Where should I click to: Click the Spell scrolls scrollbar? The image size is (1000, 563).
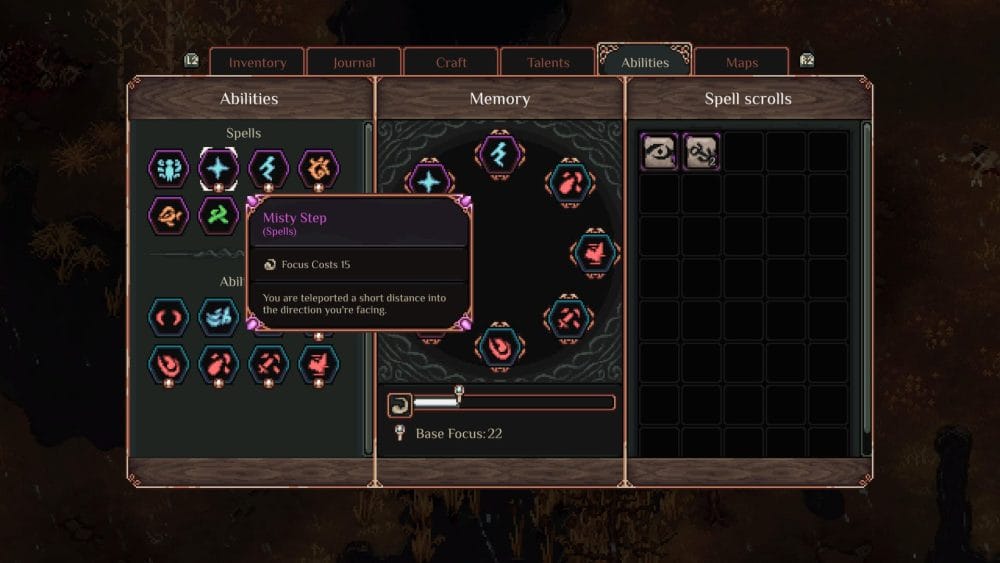866,290
